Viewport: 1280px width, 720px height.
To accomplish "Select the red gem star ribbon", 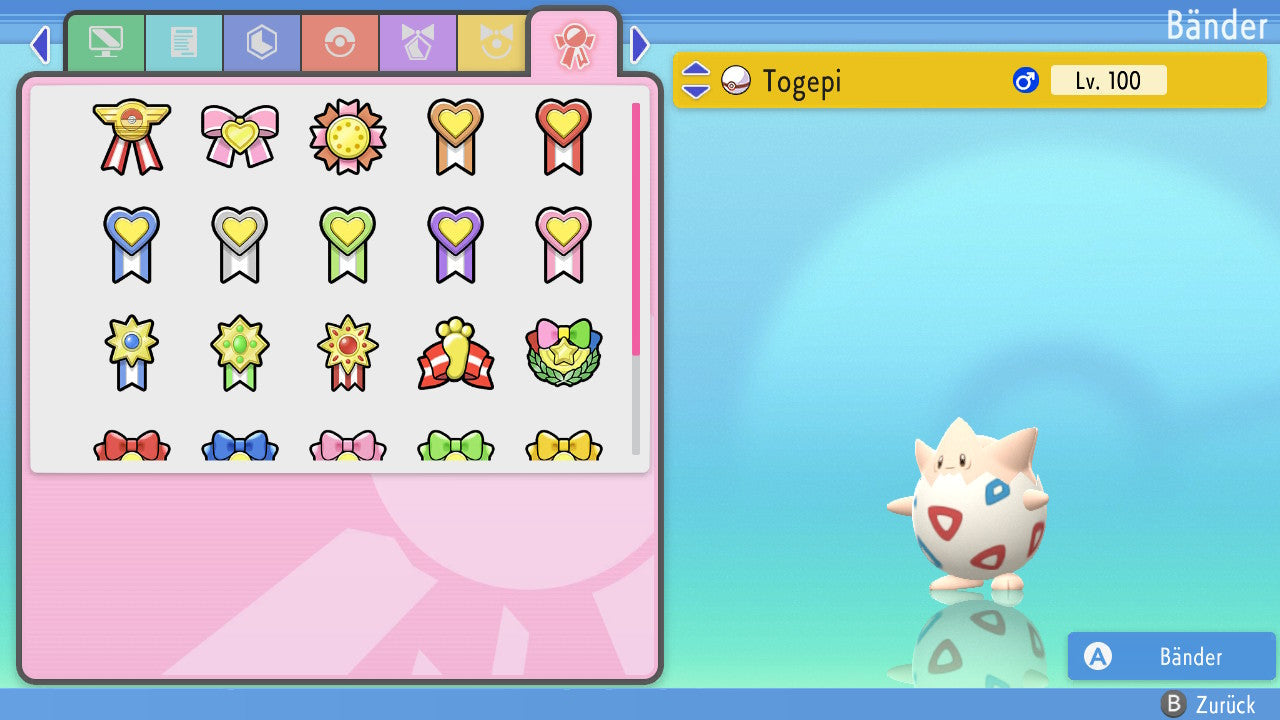I will pos(348,354).
